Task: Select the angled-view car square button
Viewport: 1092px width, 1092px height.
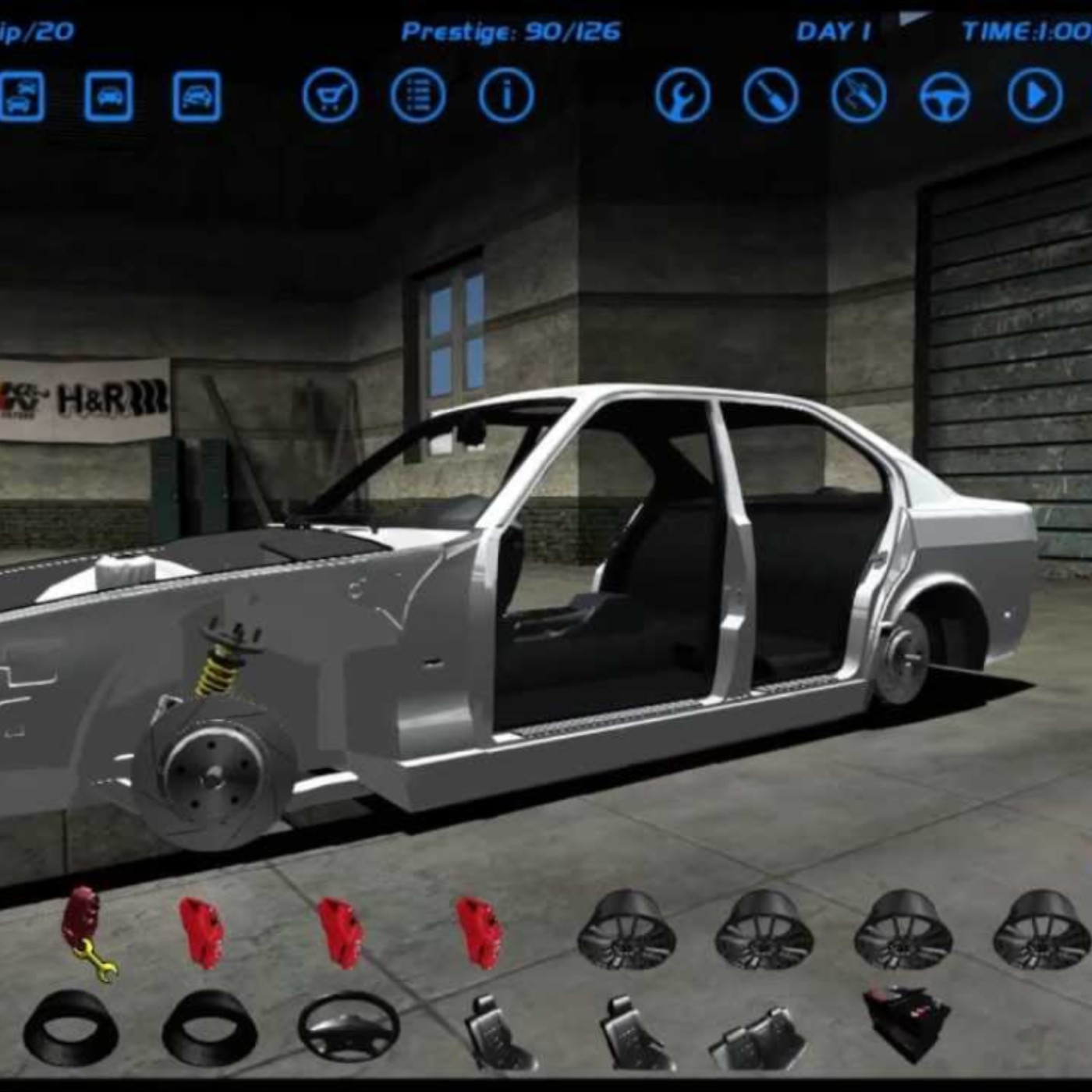Action: (197, 97)
